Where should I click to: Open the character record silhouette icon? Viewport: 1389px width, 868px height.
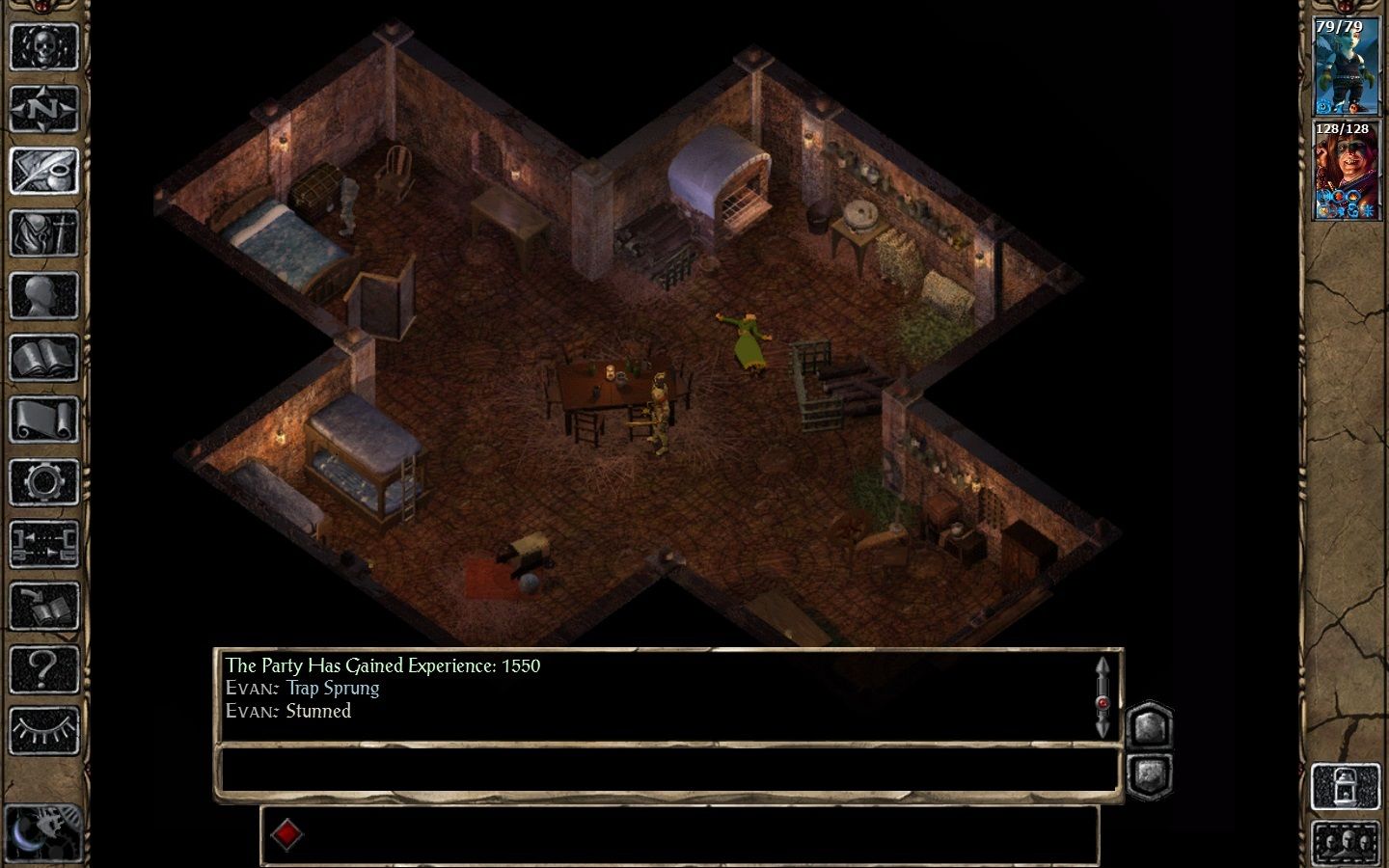[43, 294]
